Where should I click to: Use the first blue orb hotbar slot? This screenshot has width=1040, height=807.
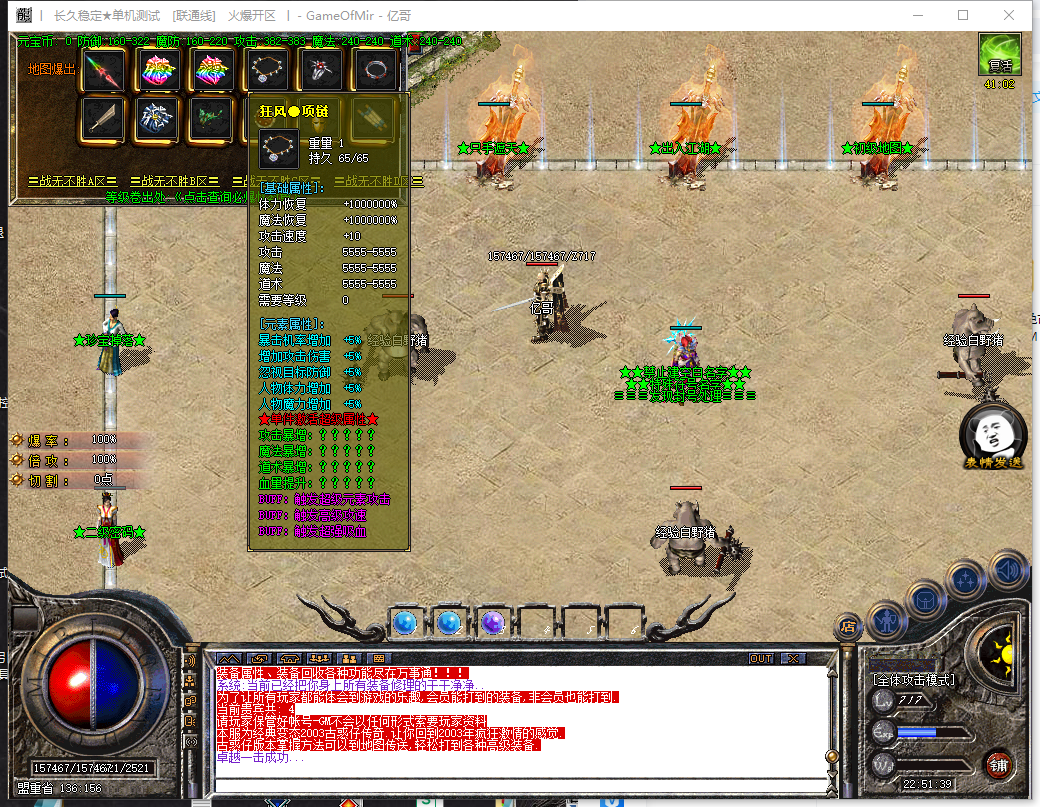[404, 623]
